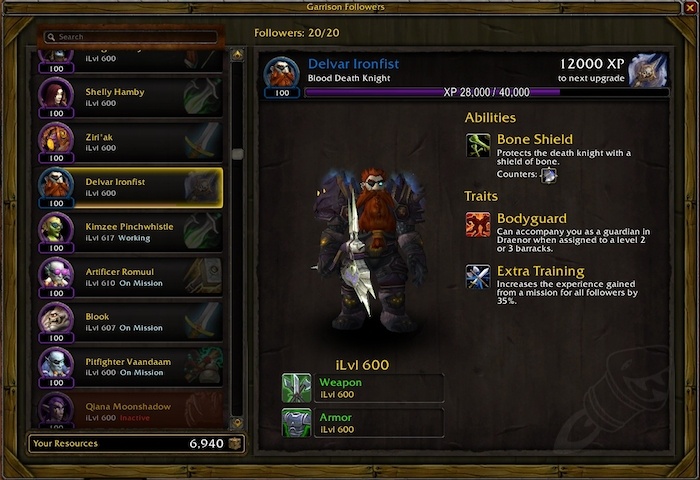The height and width of the screenshot is (480, 700).
Task: Click the scroll-down arrow of follower list
Action: [x=237, y=423]
